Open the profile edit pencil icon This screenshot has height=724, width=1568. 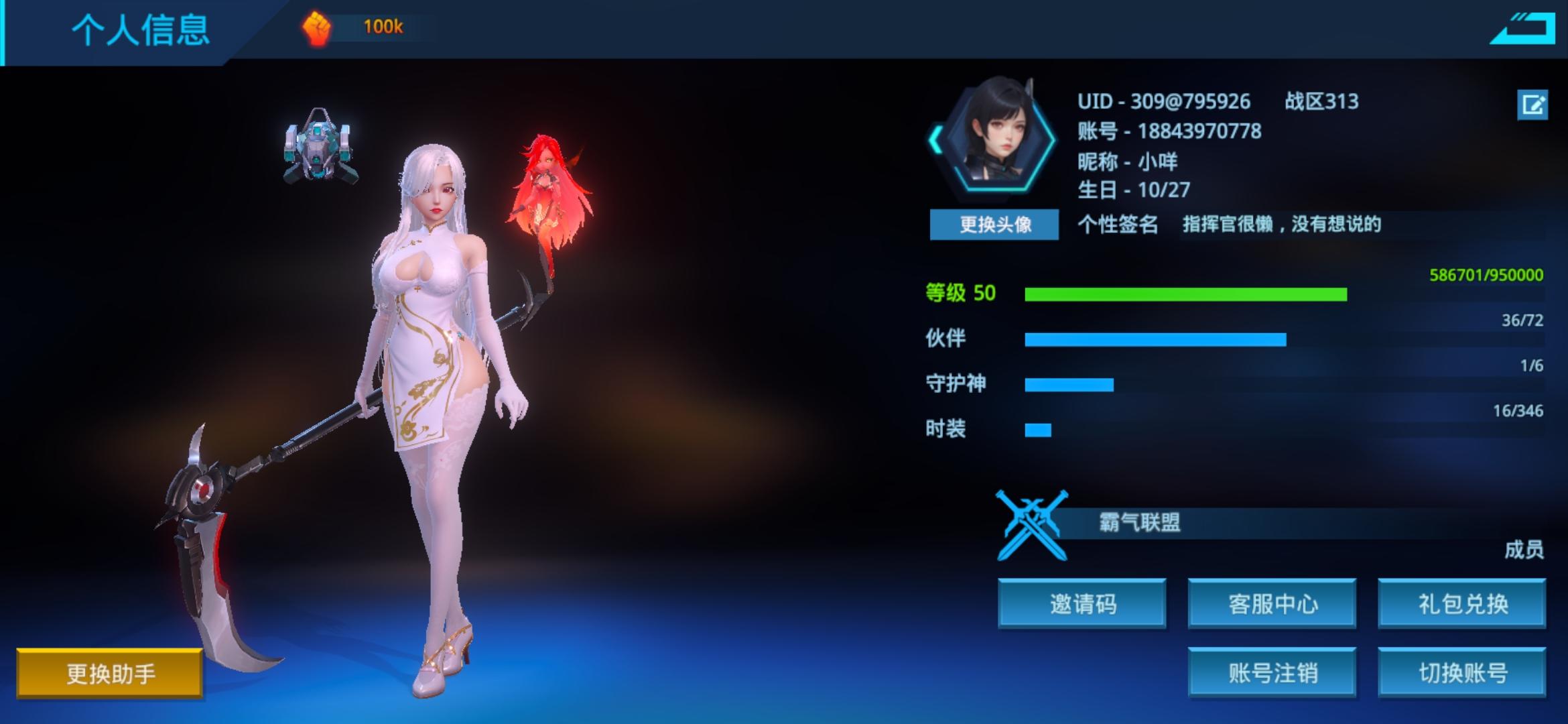(1534, 105)
